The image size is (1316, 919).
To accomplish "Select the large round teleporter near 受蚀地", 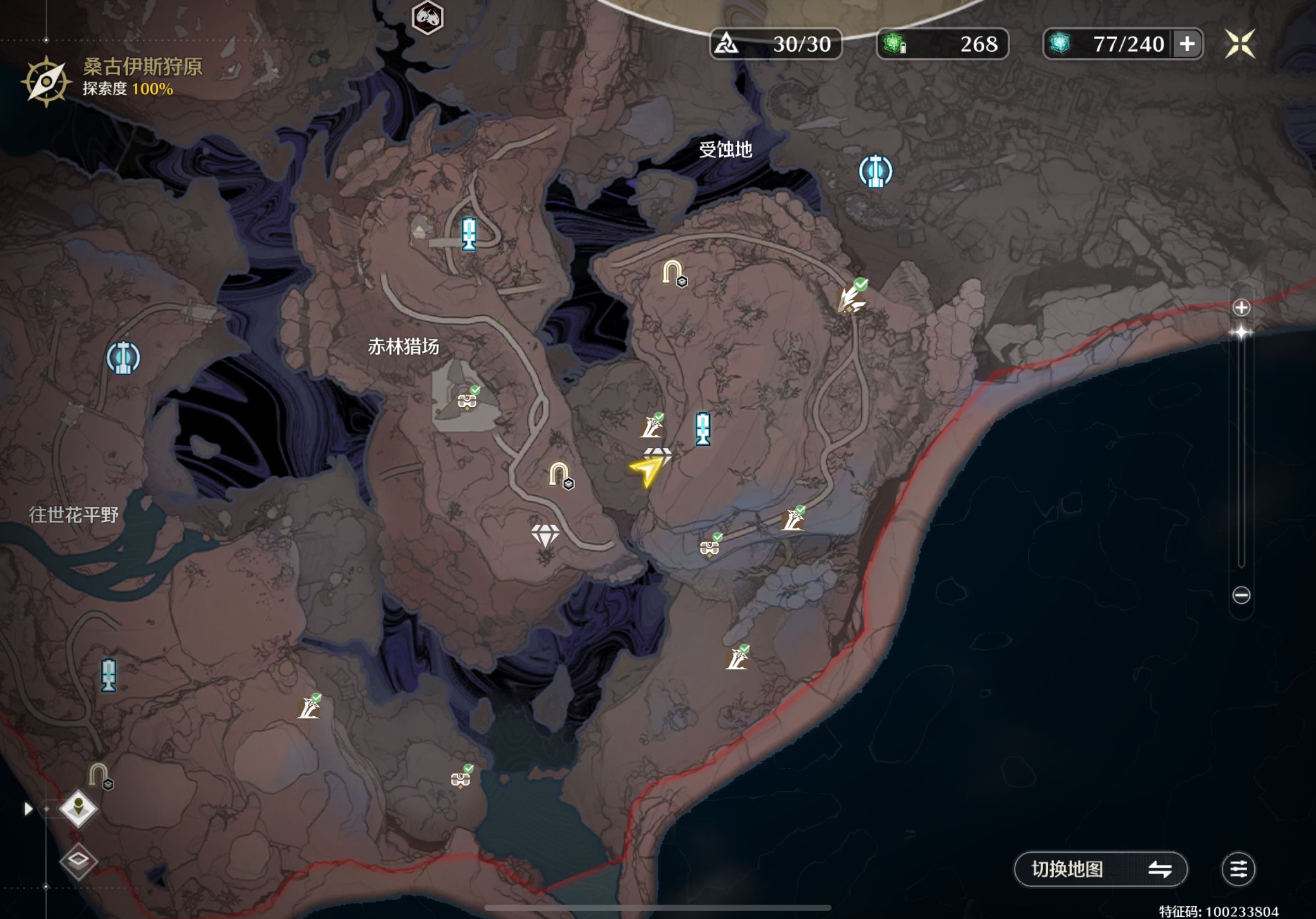I will pos(875,171).
